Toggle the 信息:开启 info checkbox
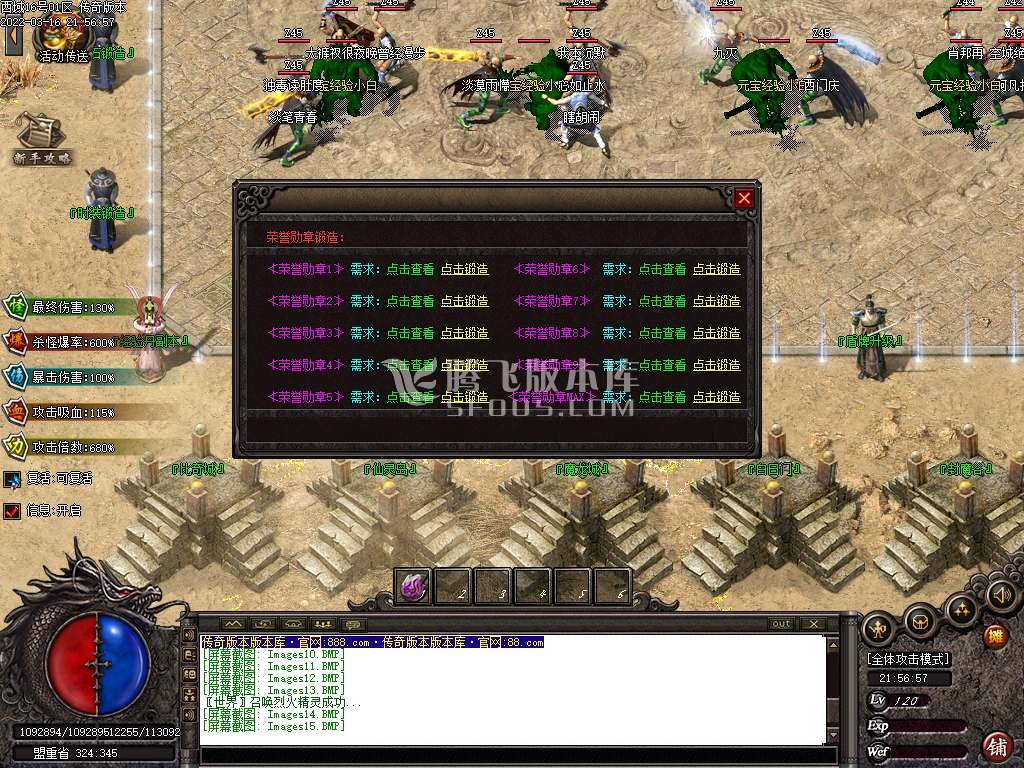This screenshot has width=1024, height=768. (12, 510)
